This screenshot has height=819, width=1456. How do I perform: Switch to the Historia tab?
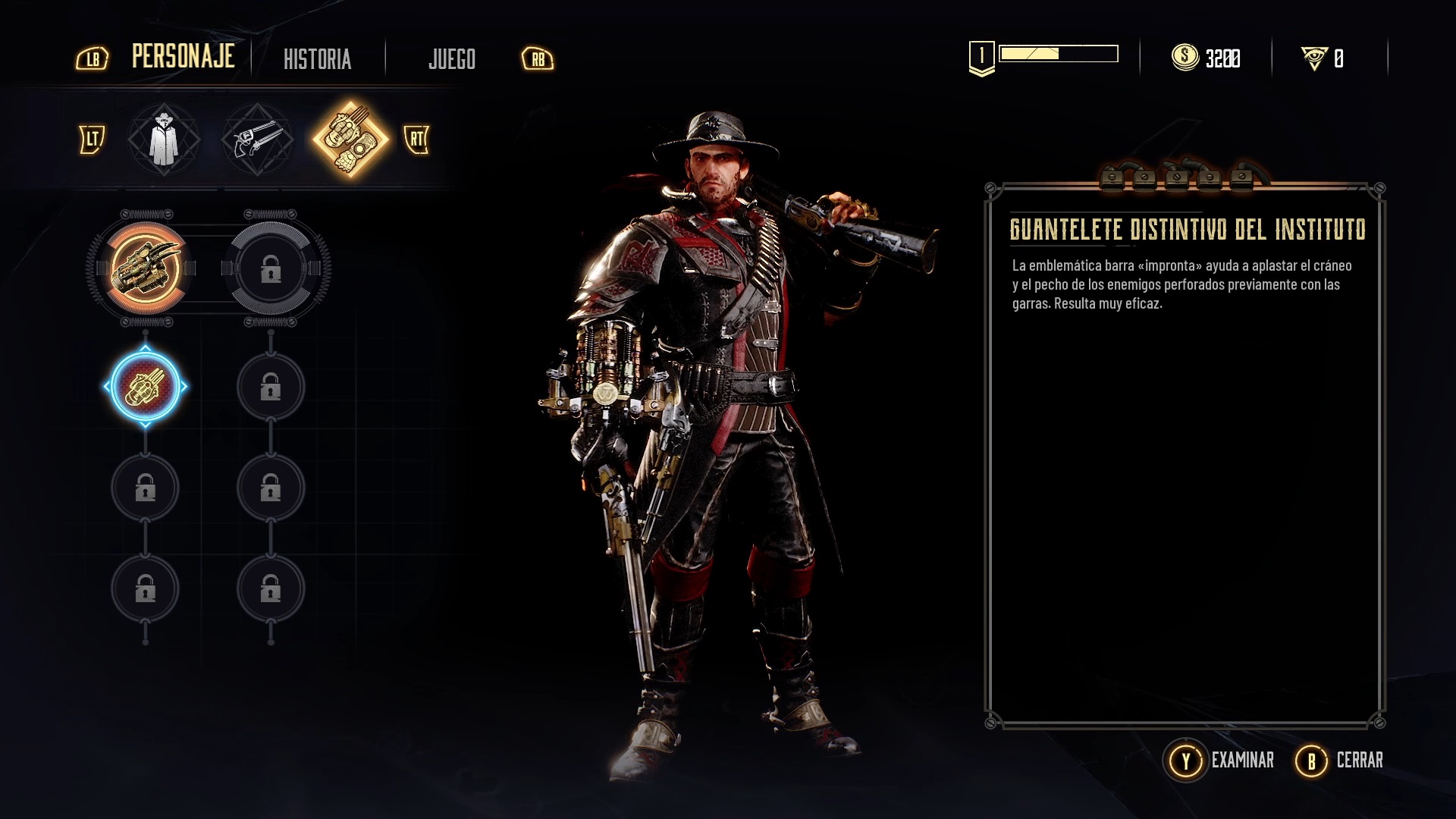pos(317,59)
